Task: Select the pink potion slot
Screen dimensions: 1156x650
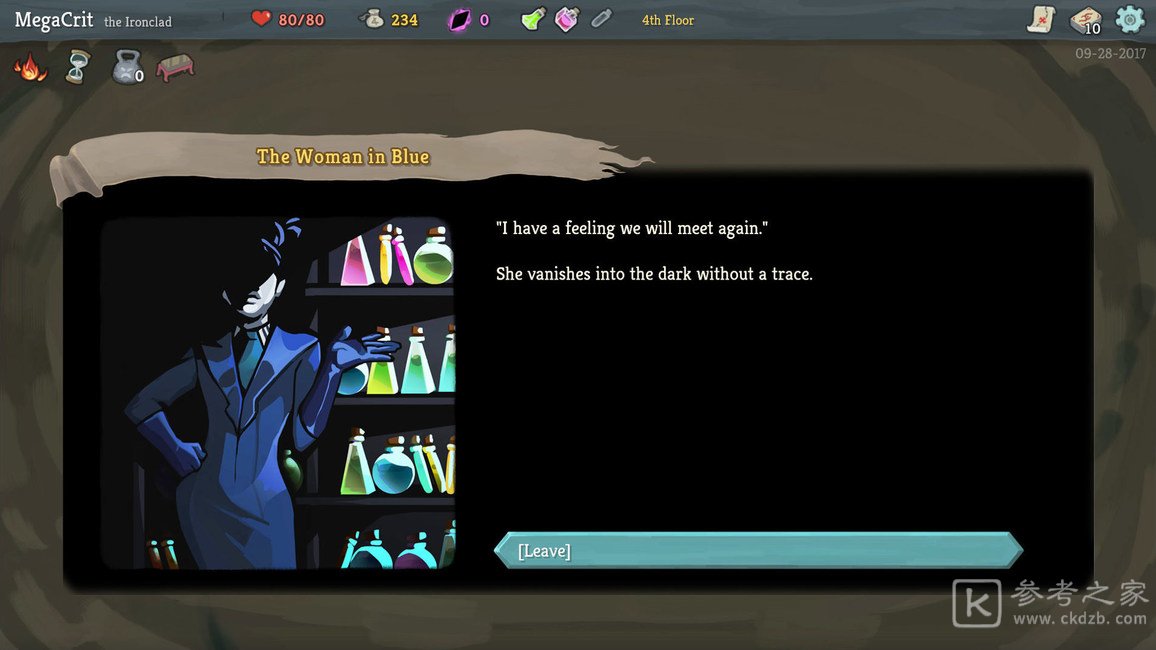Action: coord(567,19)
